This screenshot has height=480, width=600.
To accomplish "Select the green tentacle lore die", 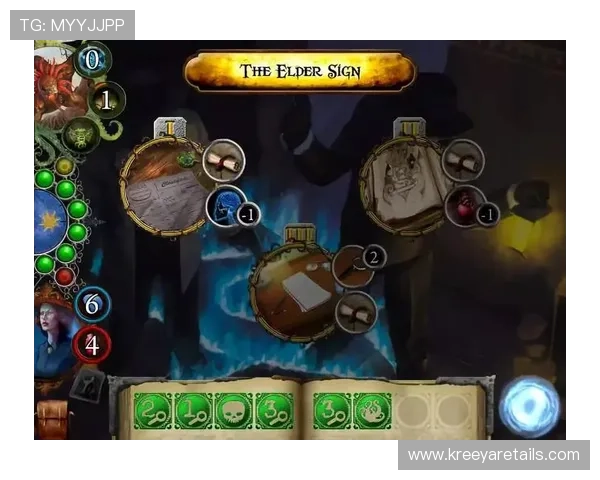I will point(370,410).
